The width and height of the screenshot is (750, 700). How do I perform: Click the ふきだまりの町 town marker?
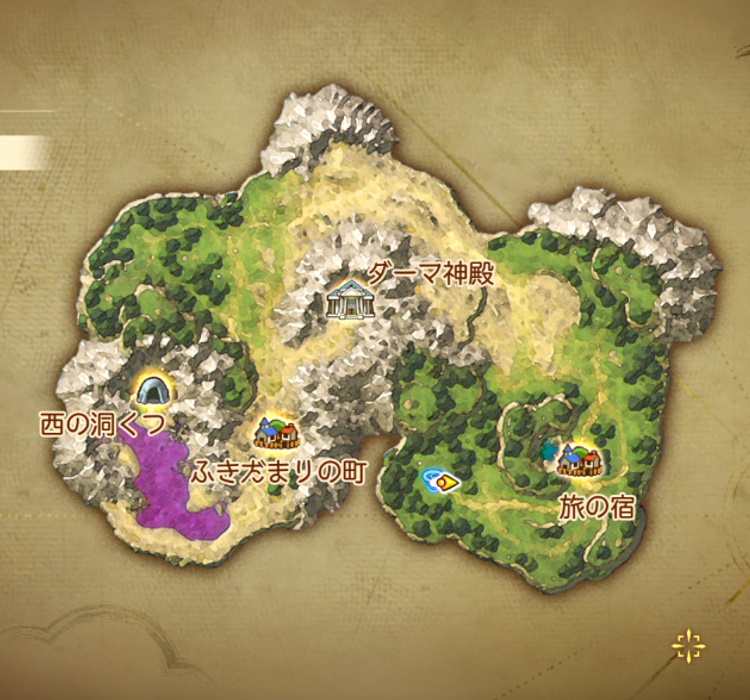277,433
